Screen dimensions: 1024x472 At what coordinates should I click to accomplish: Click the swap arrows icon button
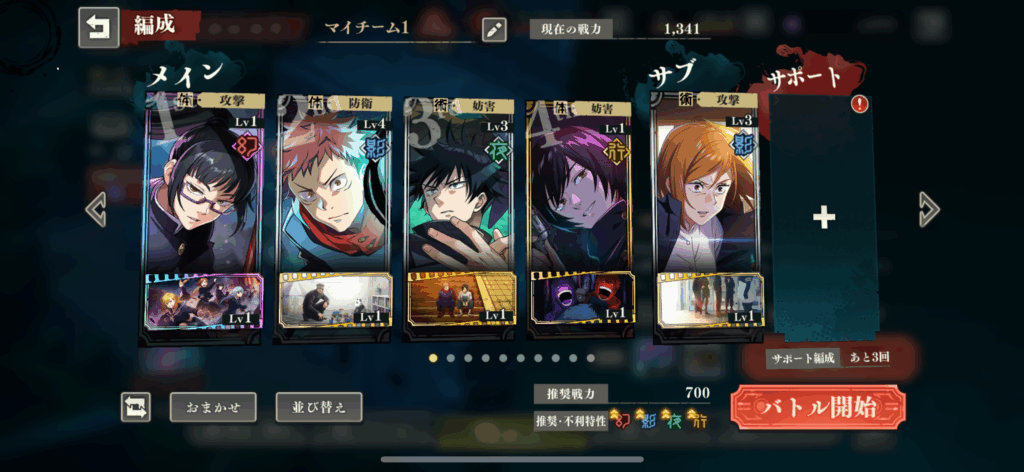pyautogui.click(x=136, y=407)
